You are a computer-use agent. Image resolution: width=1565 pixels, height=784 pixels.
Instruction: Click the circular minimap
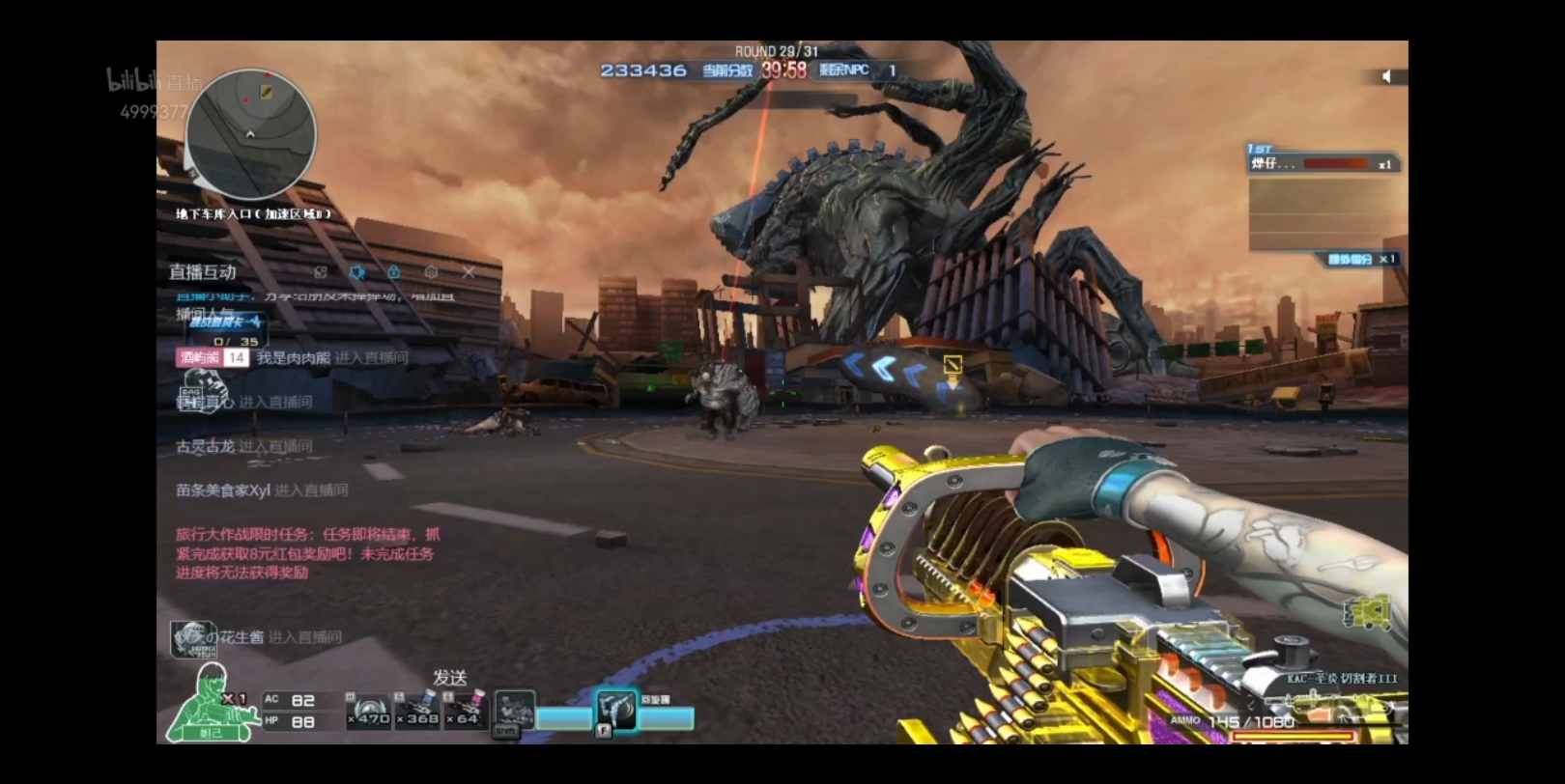[x=251, y=134]
